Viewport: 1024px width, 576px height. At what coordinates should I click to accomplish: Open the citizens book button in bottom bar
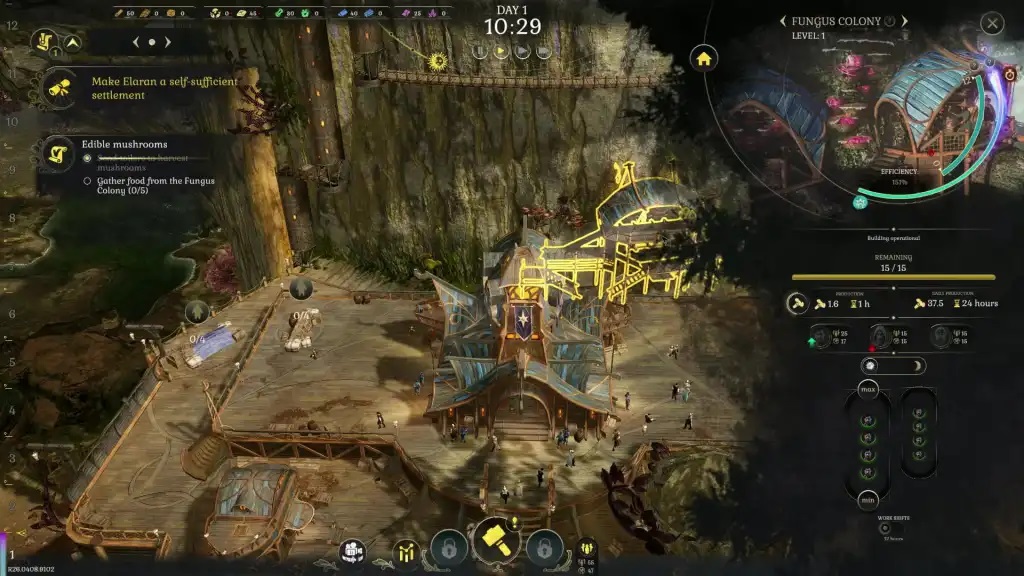351,551
